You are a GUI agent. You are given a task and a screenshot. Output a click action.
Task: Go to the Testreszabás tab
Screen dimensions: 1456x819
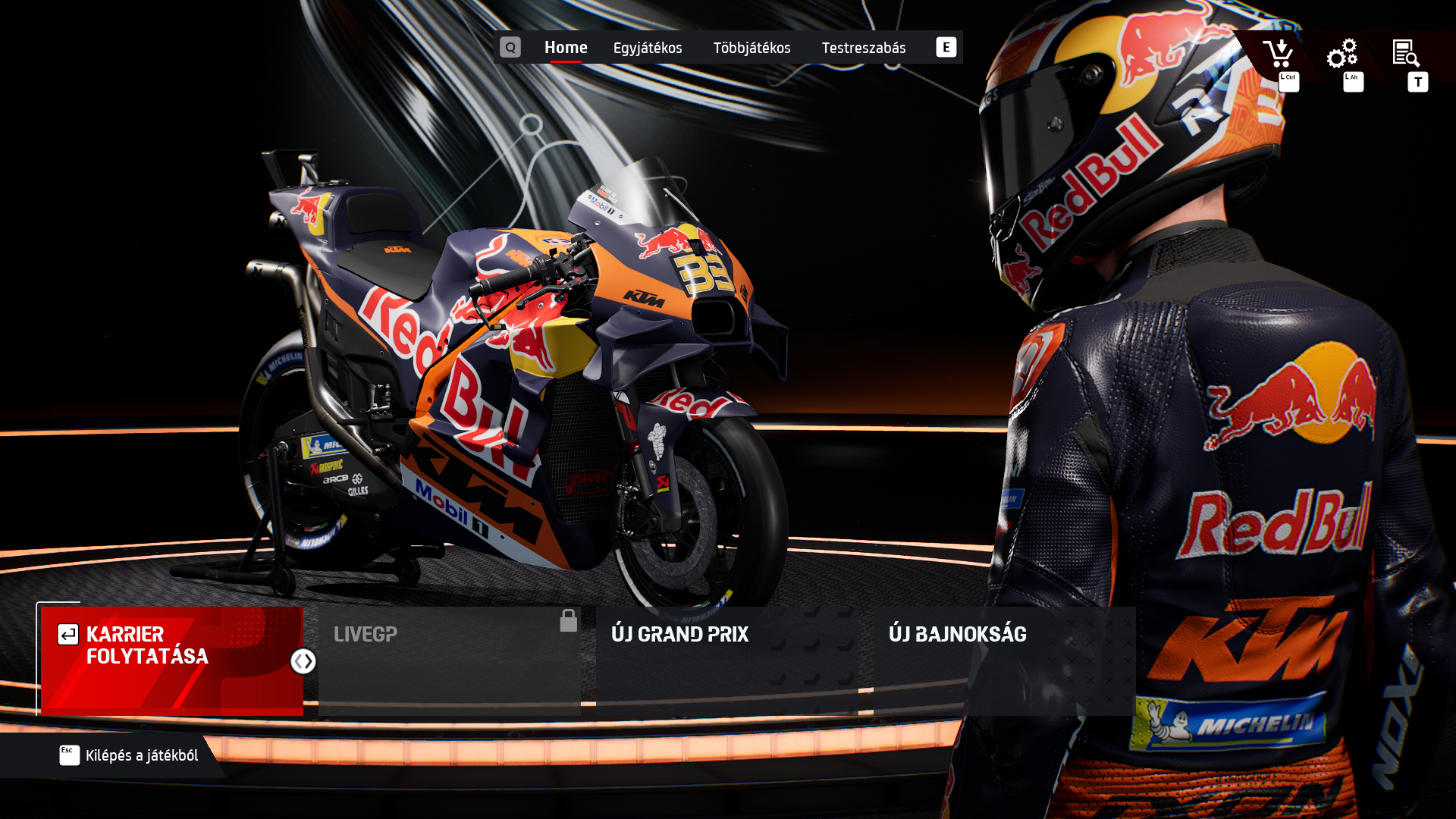point(863,48)
